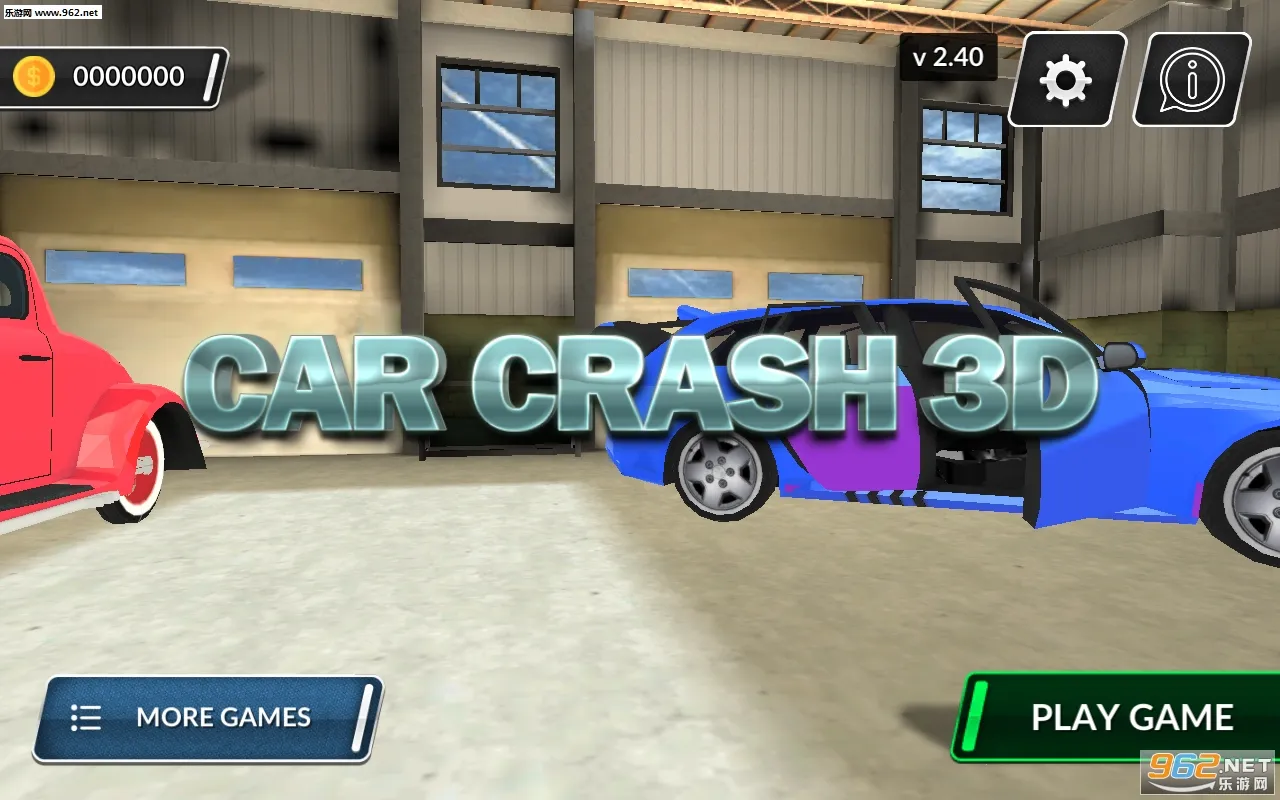Select the list icon on MORE GAMES button
This screenshot has width=1280, height=800.
(x=87, y=717)
